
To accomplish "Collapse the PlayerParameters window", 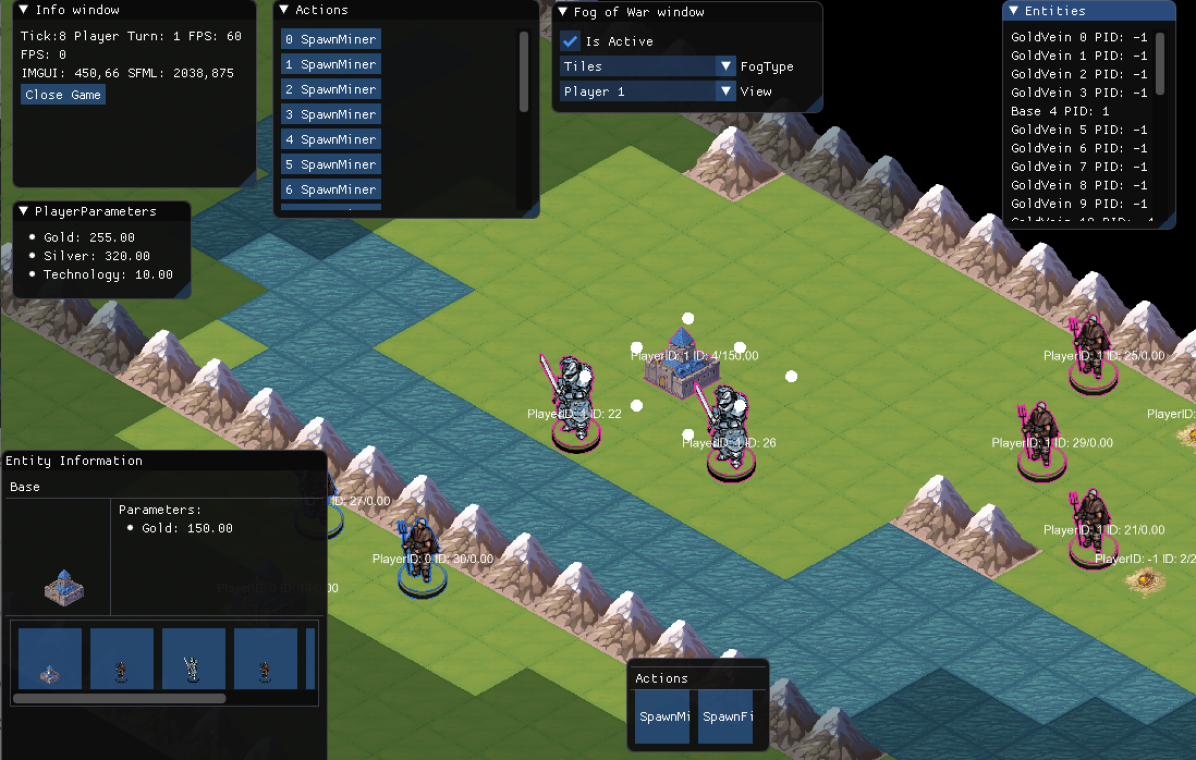I will point(24,211).
